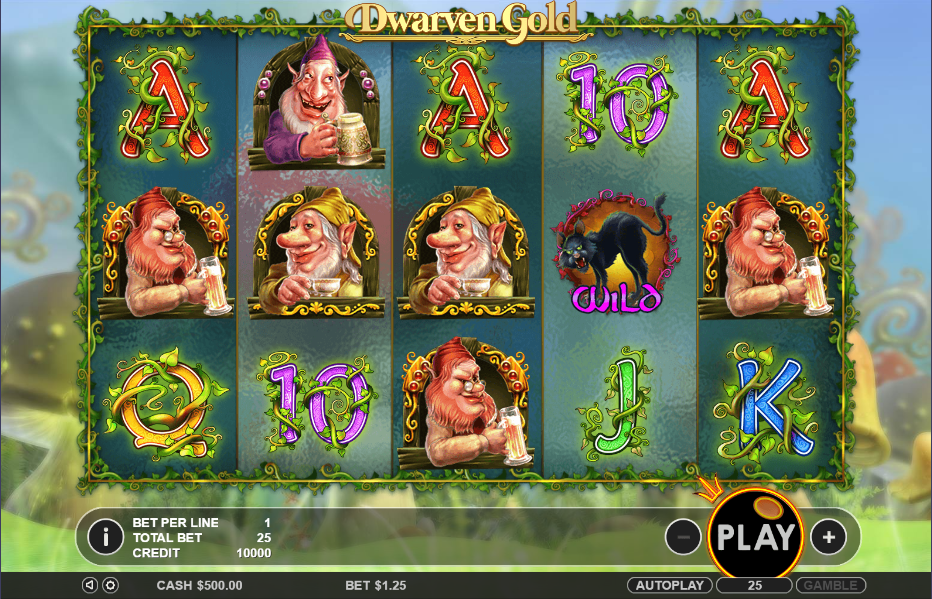The width and height of the screenshot is (932, 599).
Task: Open the paytable info button
Action: click(x=105, y=537)
